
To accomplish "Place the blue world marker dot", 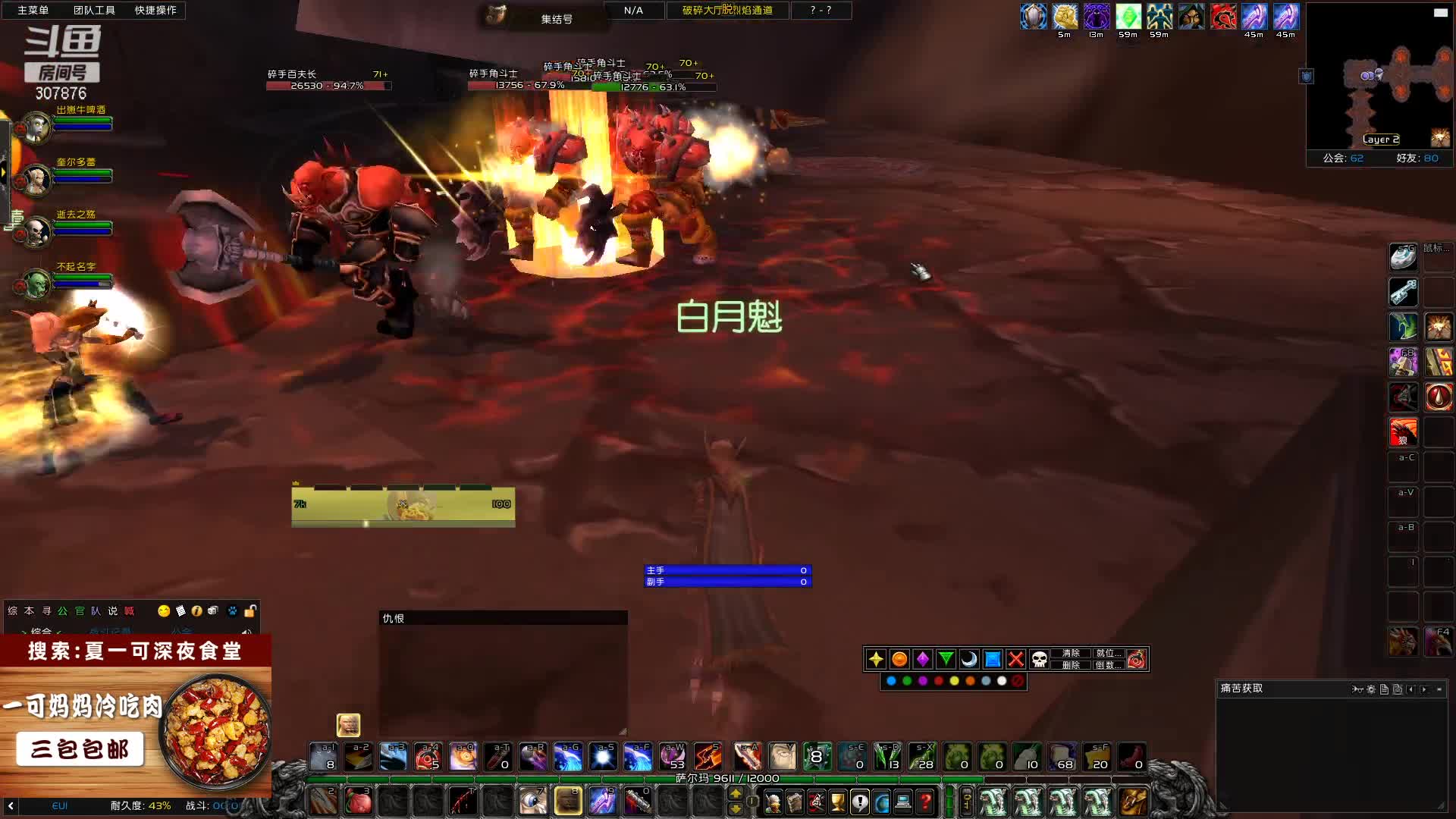I will pos(891,681).
